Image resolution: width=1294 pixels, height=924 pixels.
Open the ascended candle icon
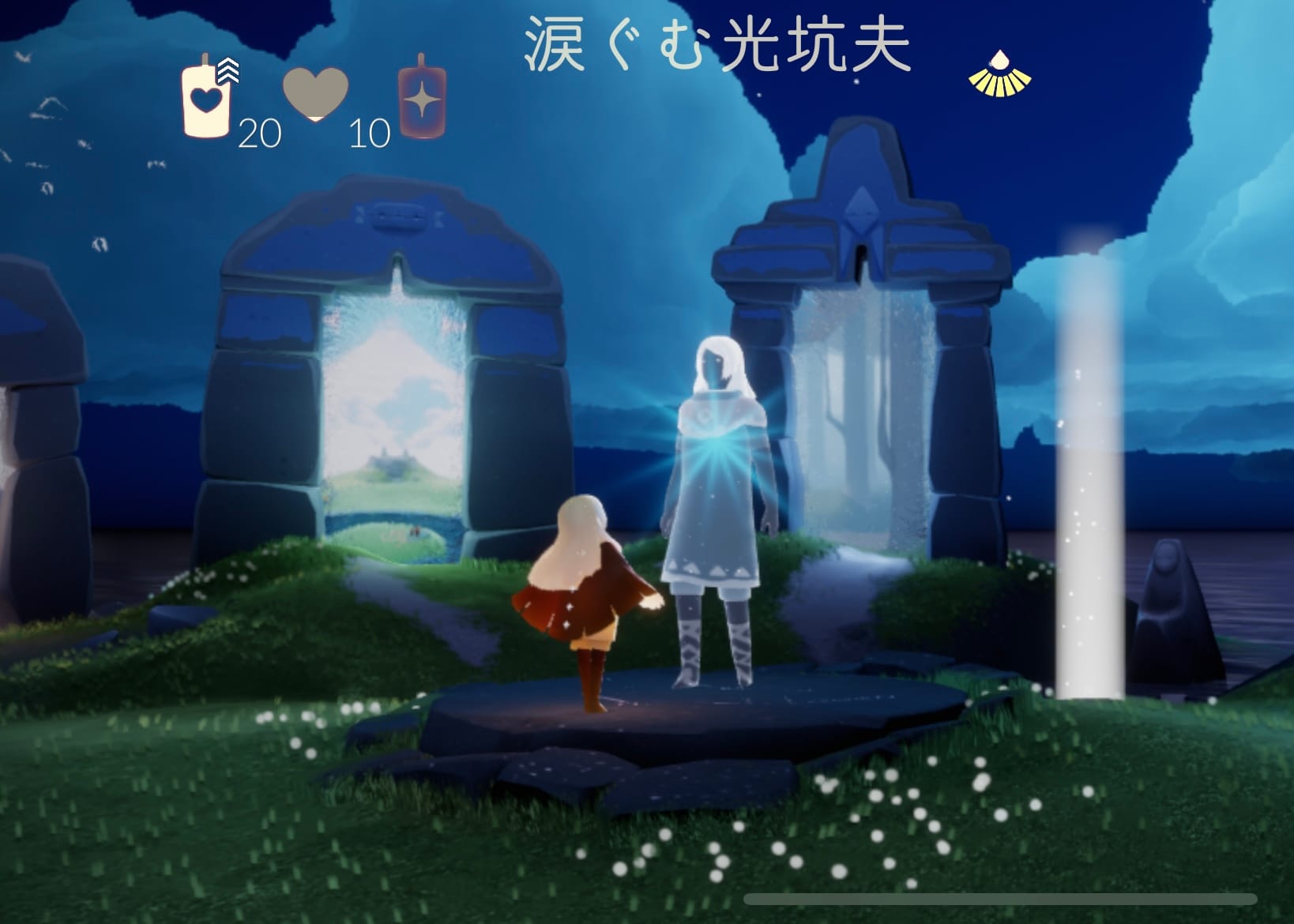422,99
